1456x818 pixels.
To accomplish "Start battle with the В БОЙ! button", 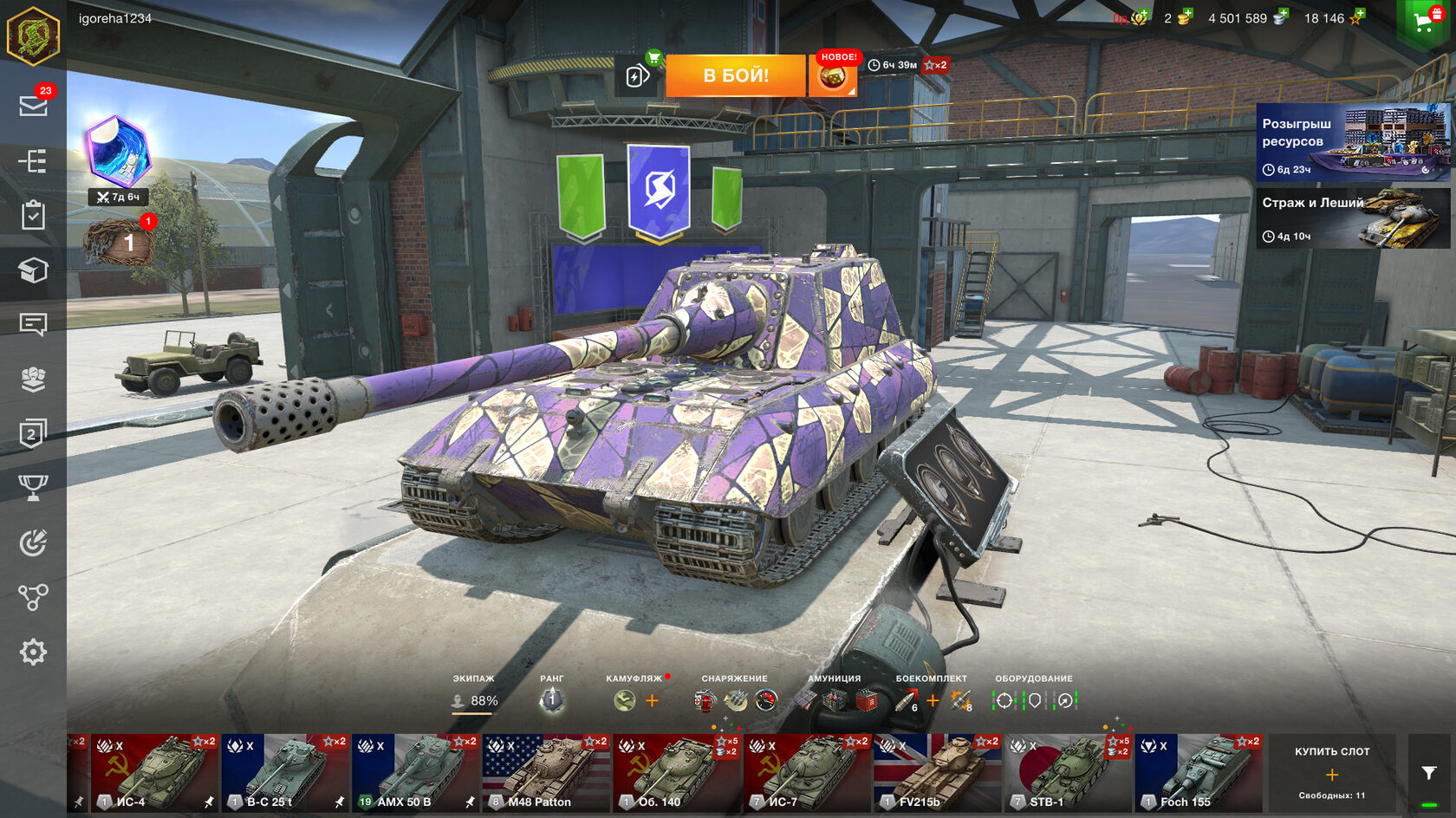I will 736,75.
